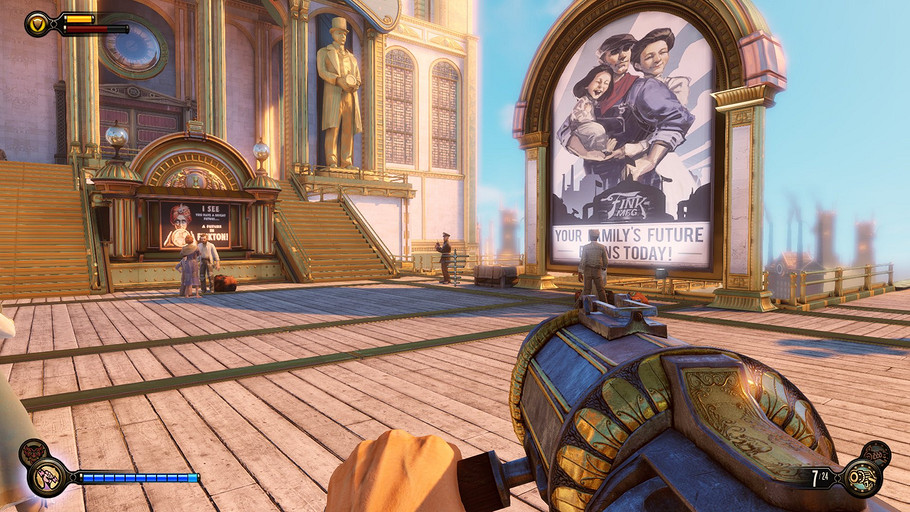
Task: Switch to the red devil-face secondary vigor
Action: tap(34, 455)
